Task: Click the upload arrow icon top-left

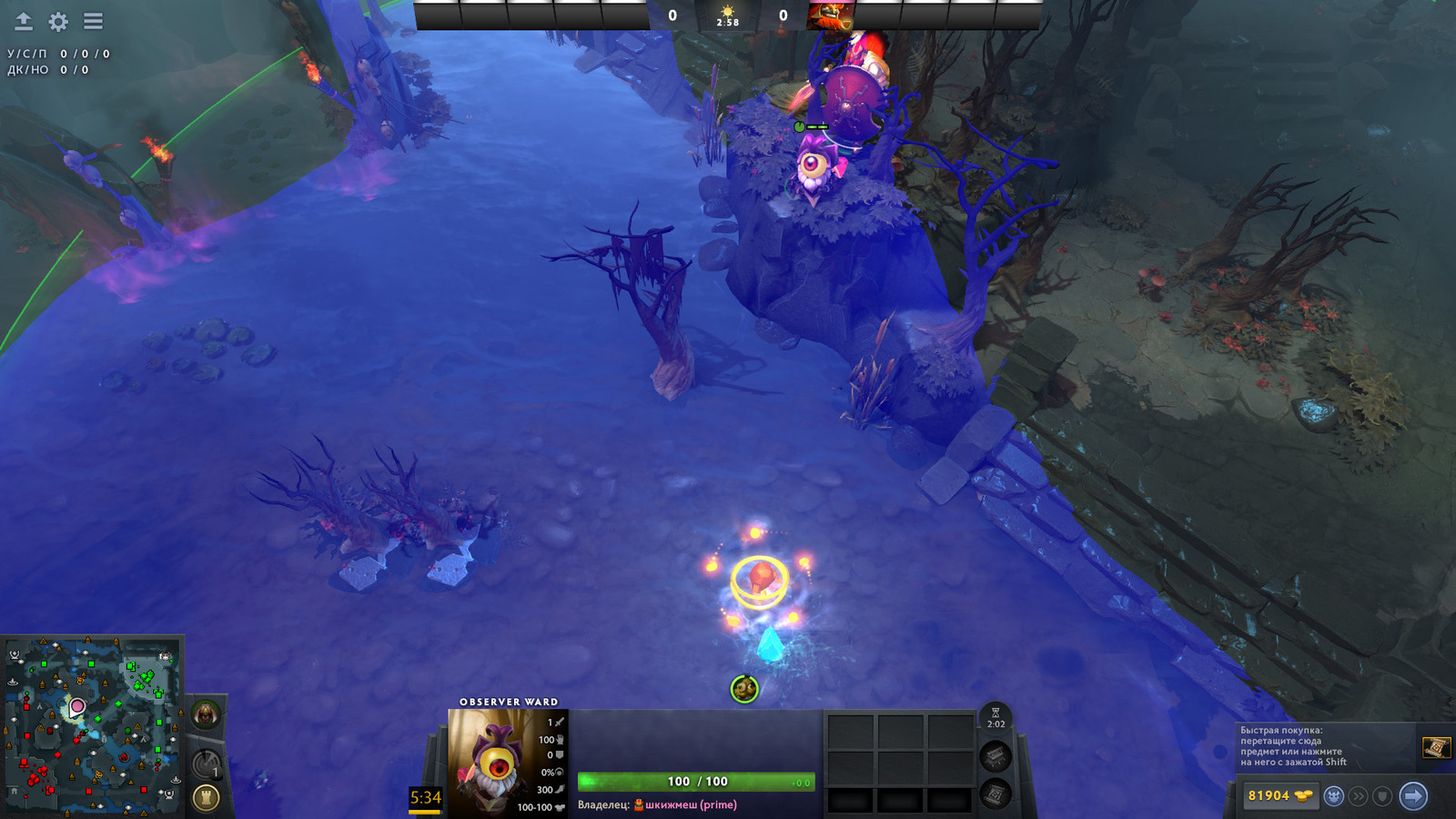Action: 24,22
